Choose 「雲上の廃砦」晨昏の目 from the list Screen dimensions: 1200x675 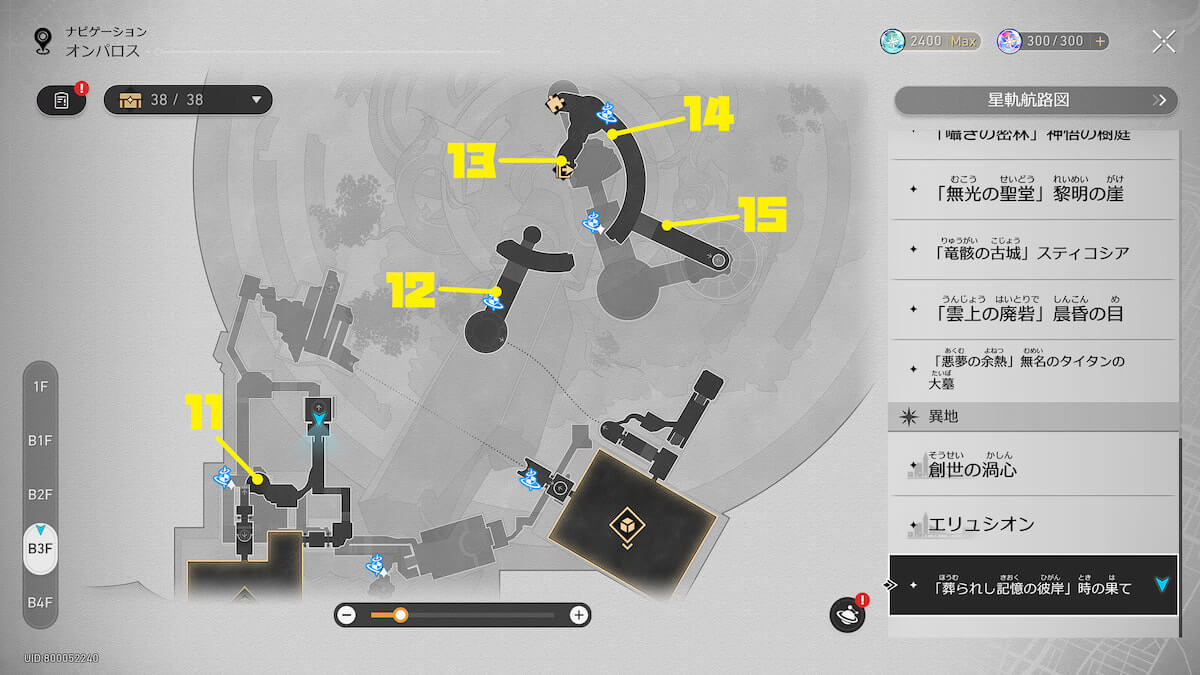pos(1034,310)
